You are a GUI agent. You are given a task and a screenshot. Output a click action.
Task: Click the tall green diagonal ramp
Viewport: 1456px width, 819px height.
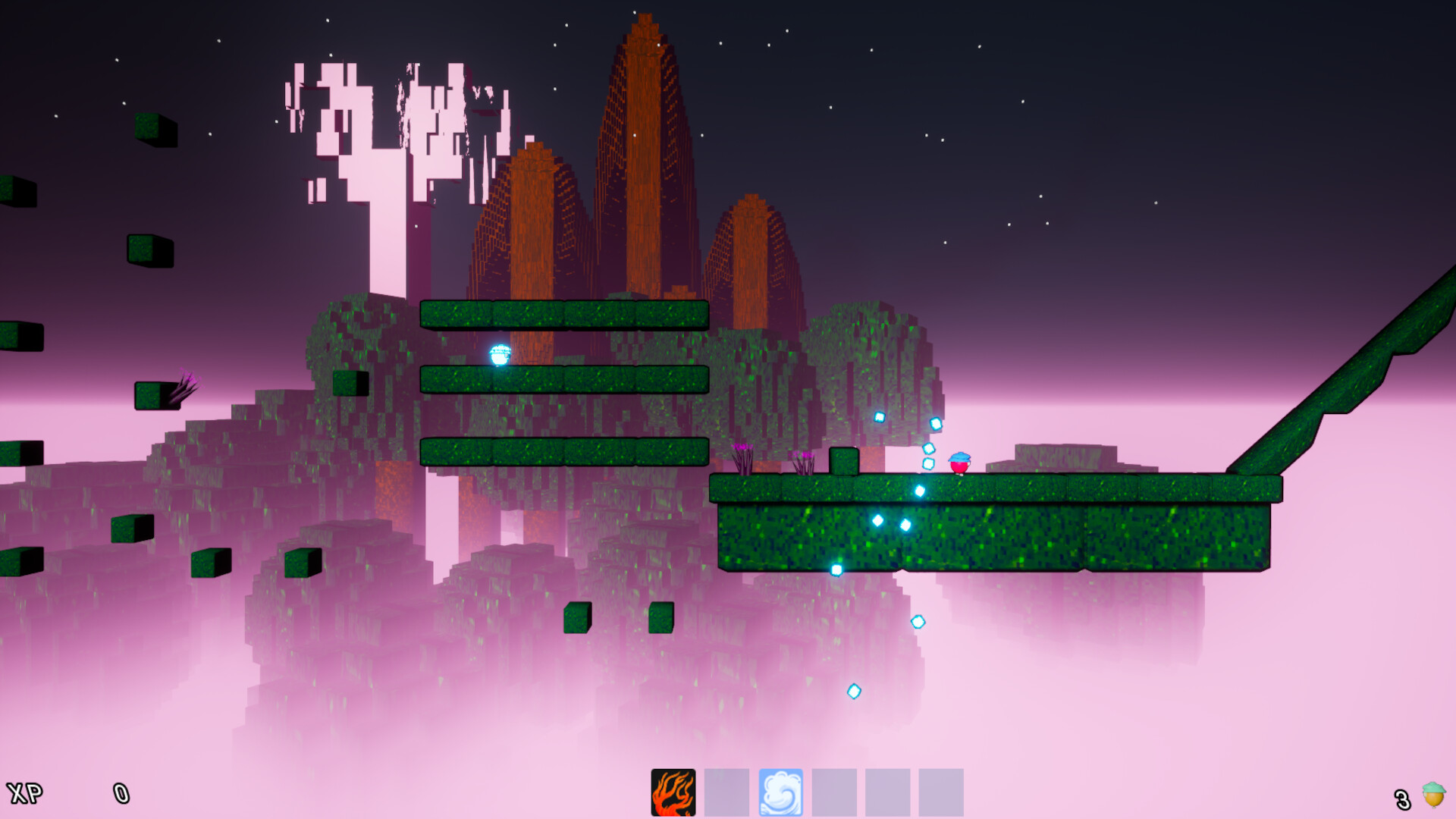(x=1350, y=387)
